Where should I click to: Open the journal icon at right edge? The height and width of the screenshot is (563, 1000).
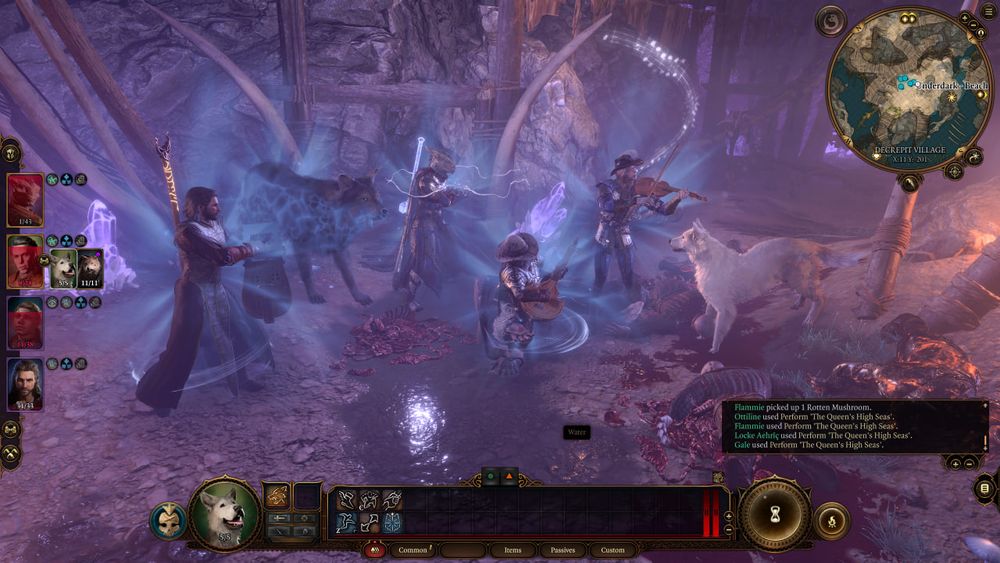[x=984, y=488]
